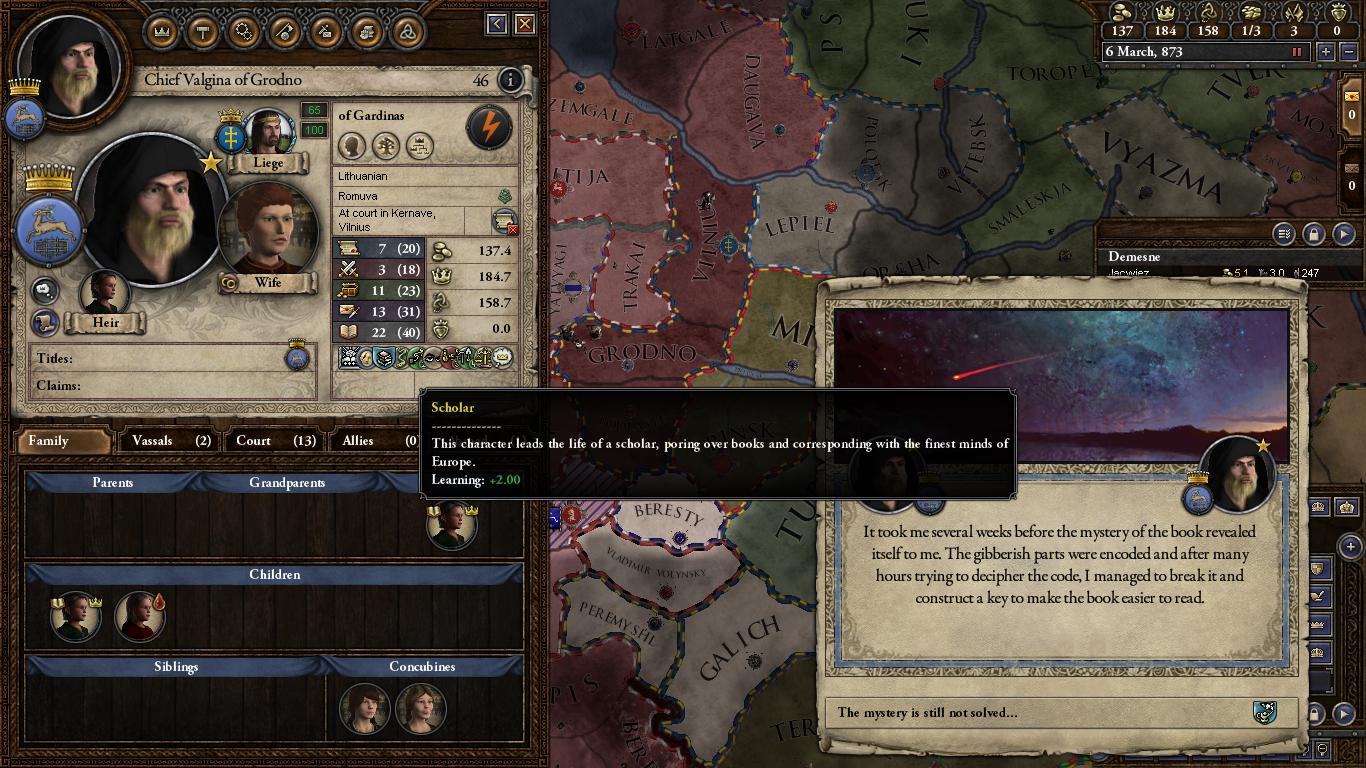
Task: Increase game speed with the plus stepper
Action: pos(1327,52)
